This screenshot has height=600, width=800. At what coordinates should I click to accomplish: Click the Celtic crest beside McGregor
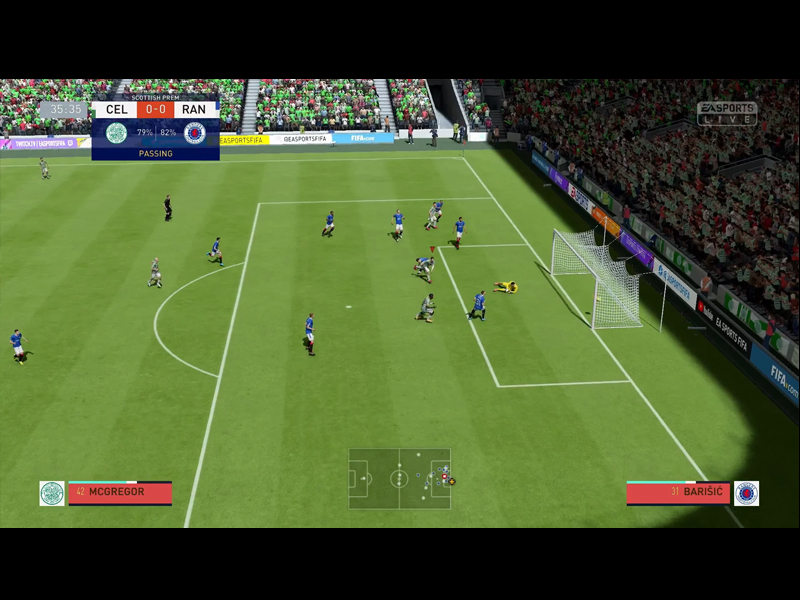(x=52, y=493)
